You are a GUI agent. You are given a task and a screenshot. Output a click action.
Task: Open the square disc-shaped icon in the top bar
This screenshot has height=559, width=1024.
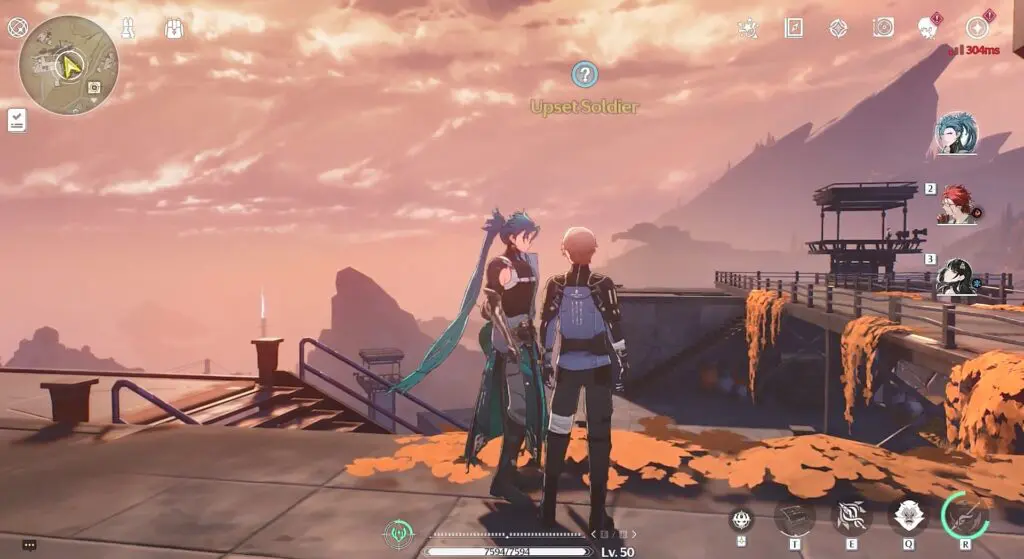pyautogui.click(x=883, y=28)
